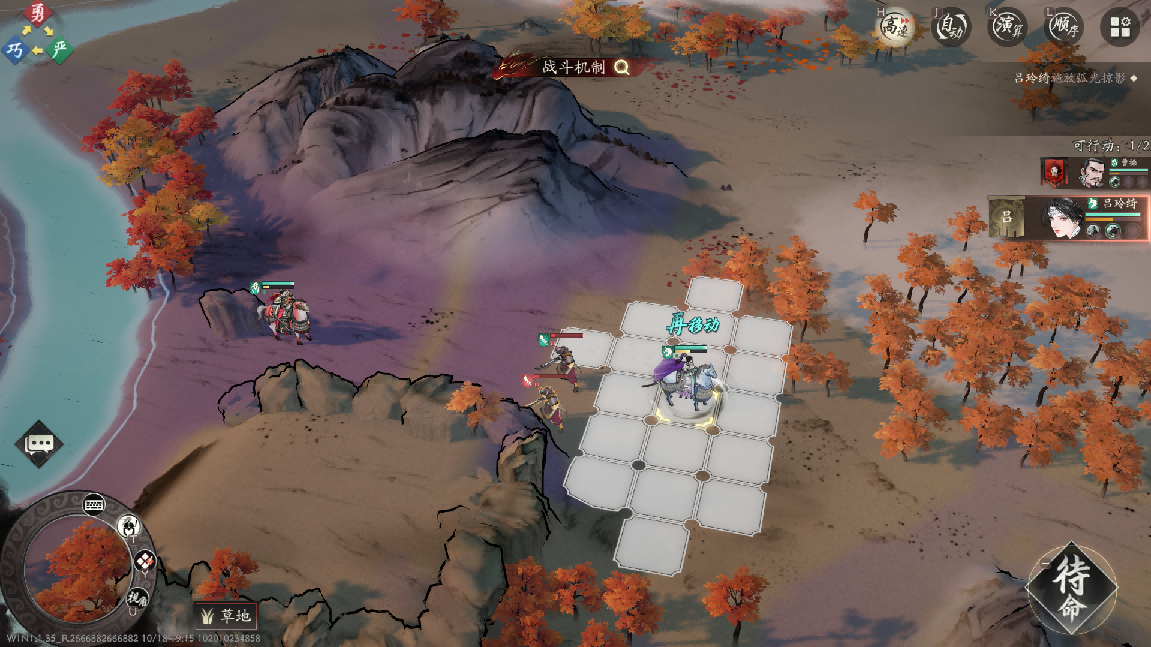Switch the 视角 camera view button
The image size is (1151, 647).
click(x=137, y=597)
